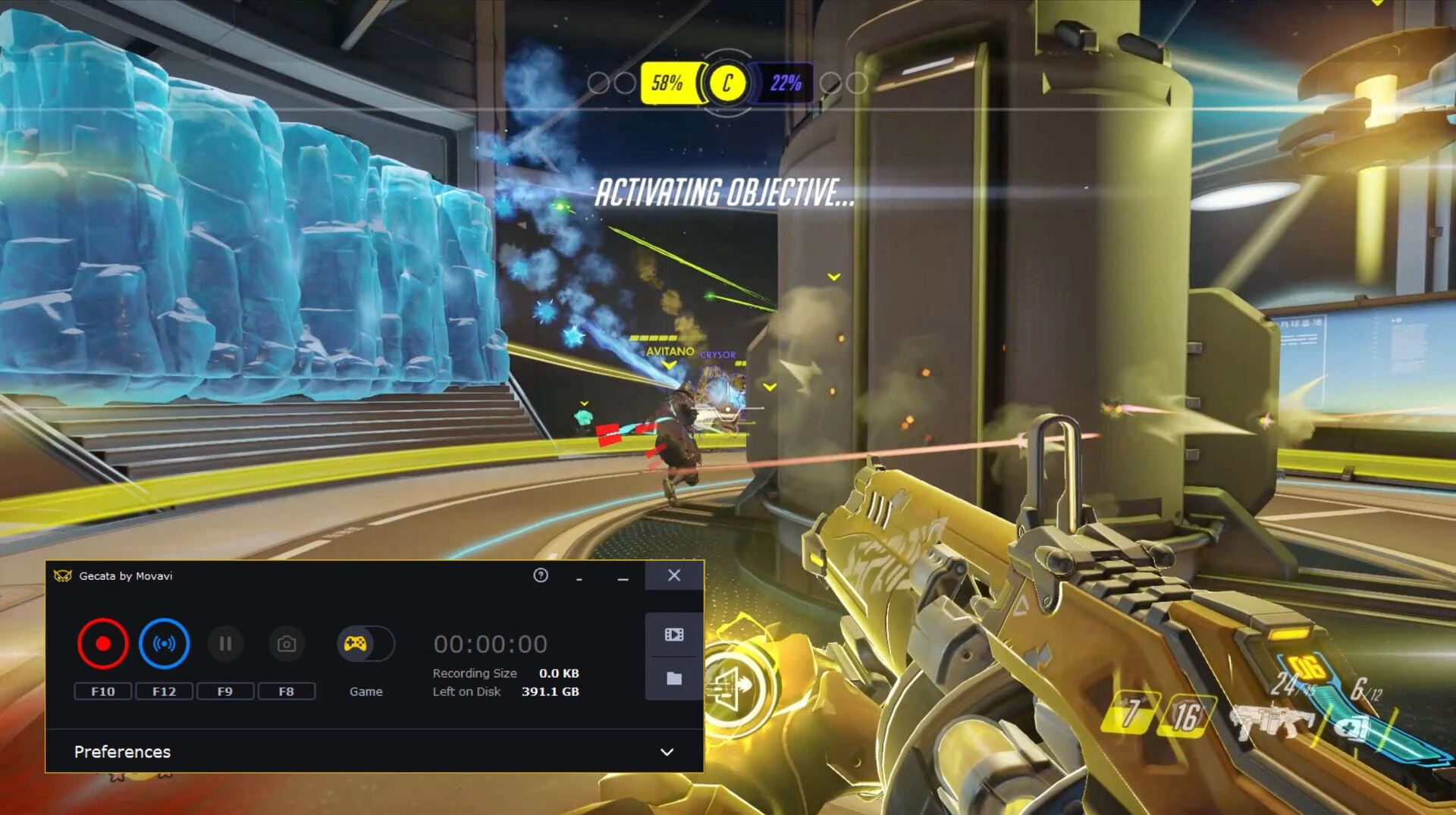The image size is (1456, 815).
Task: Open the captured videos library icon
Action: [x=673, y=635]
